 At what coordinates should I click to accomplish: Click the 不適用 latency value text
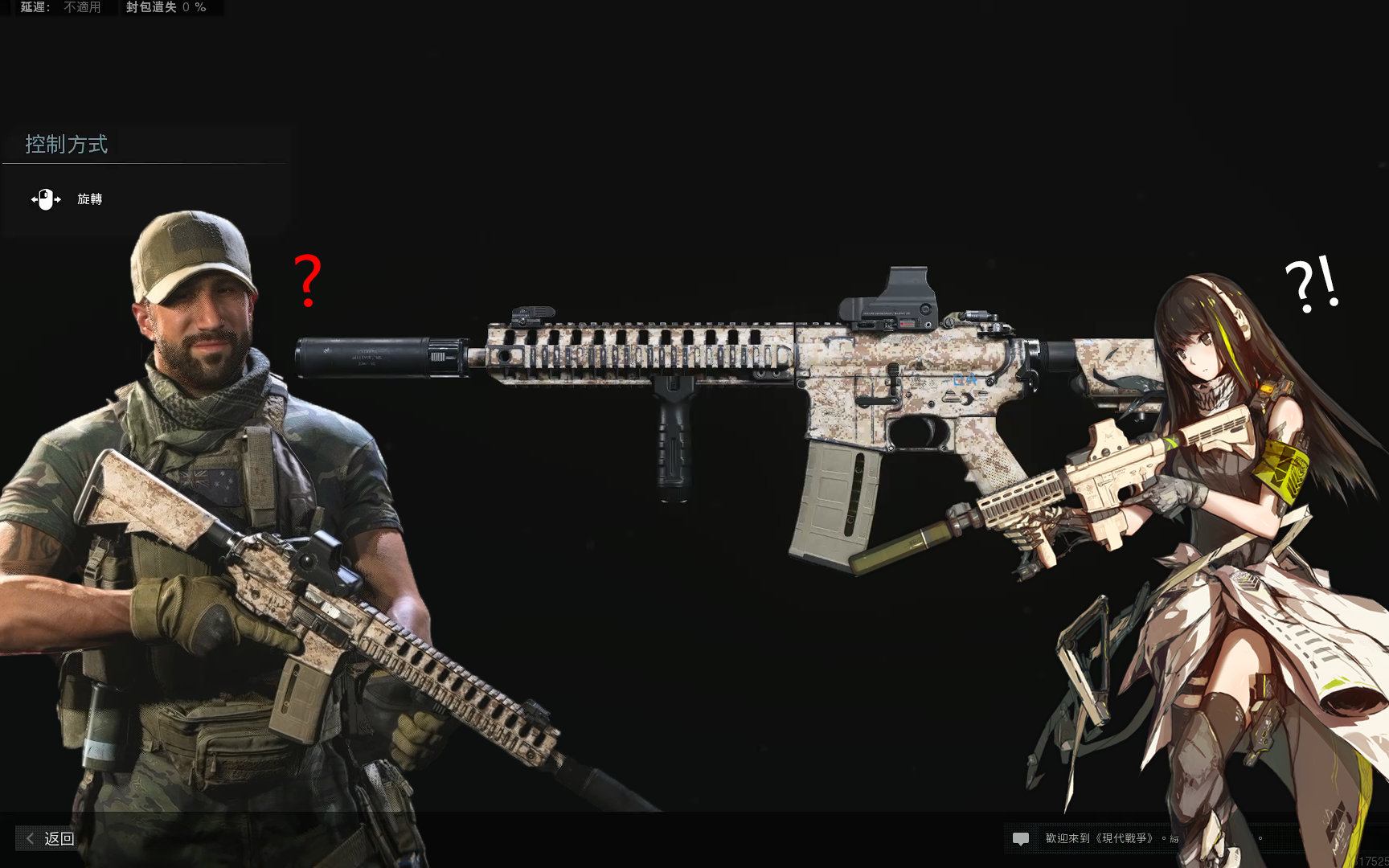click(81, 8)
